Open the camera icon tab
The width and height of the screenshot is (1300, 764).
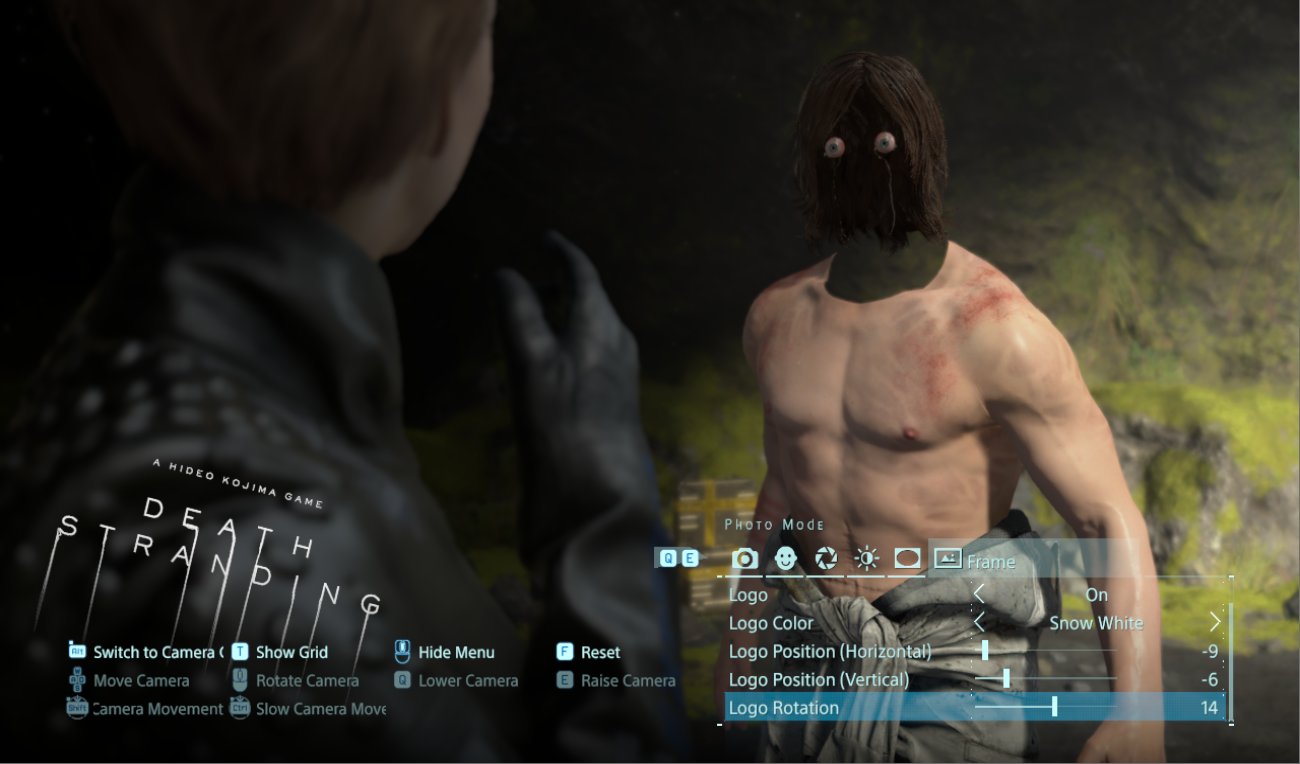[745, 559]
